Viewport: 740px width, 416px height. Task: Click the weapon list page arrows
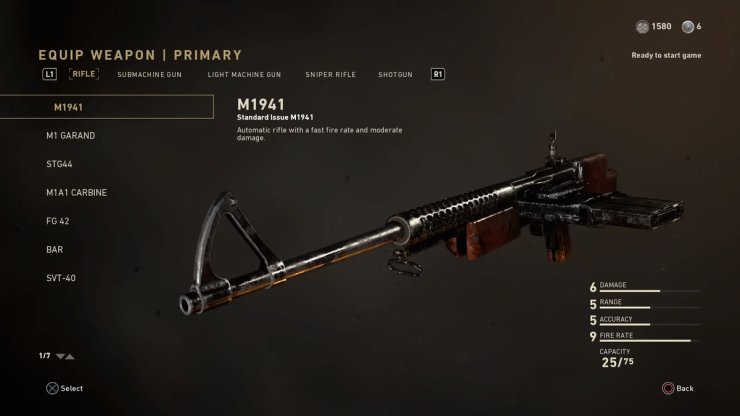click(x=65, y=356)
